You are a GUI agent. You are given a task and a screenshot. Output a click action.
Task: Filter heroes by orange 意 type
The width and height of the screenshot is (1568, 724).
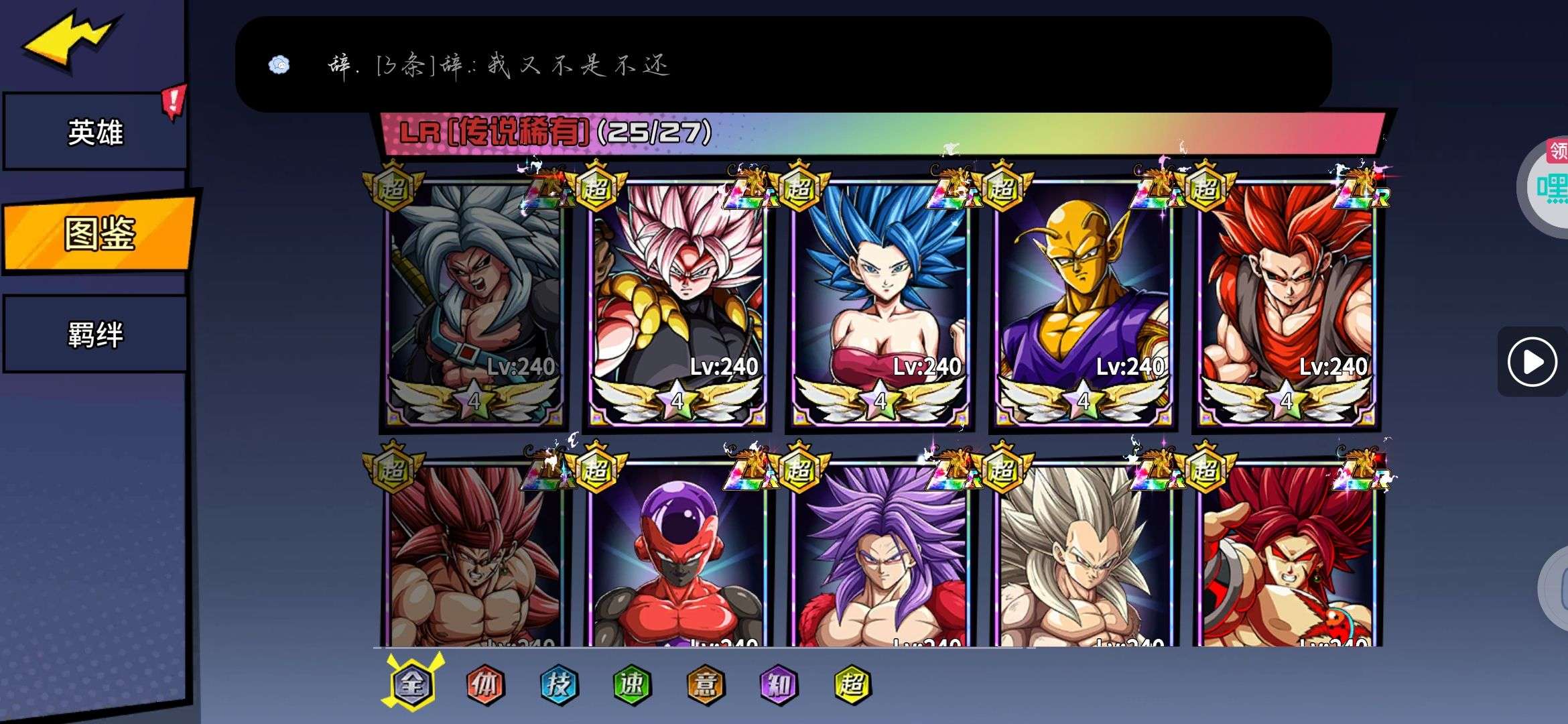(x=705, y=684)
